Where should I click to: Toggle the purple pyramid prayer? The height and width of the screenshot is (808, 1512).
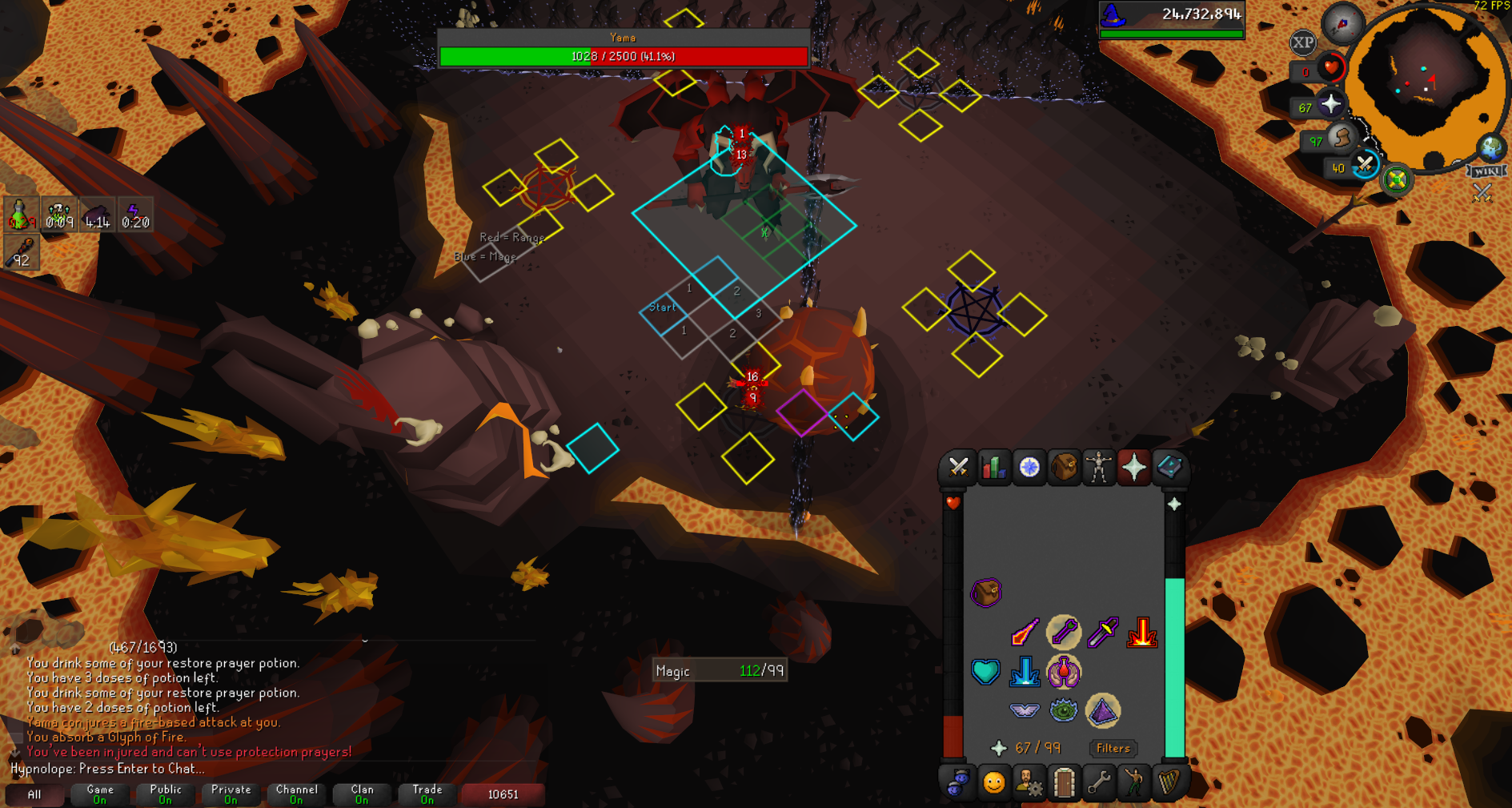coord(1102,710)
